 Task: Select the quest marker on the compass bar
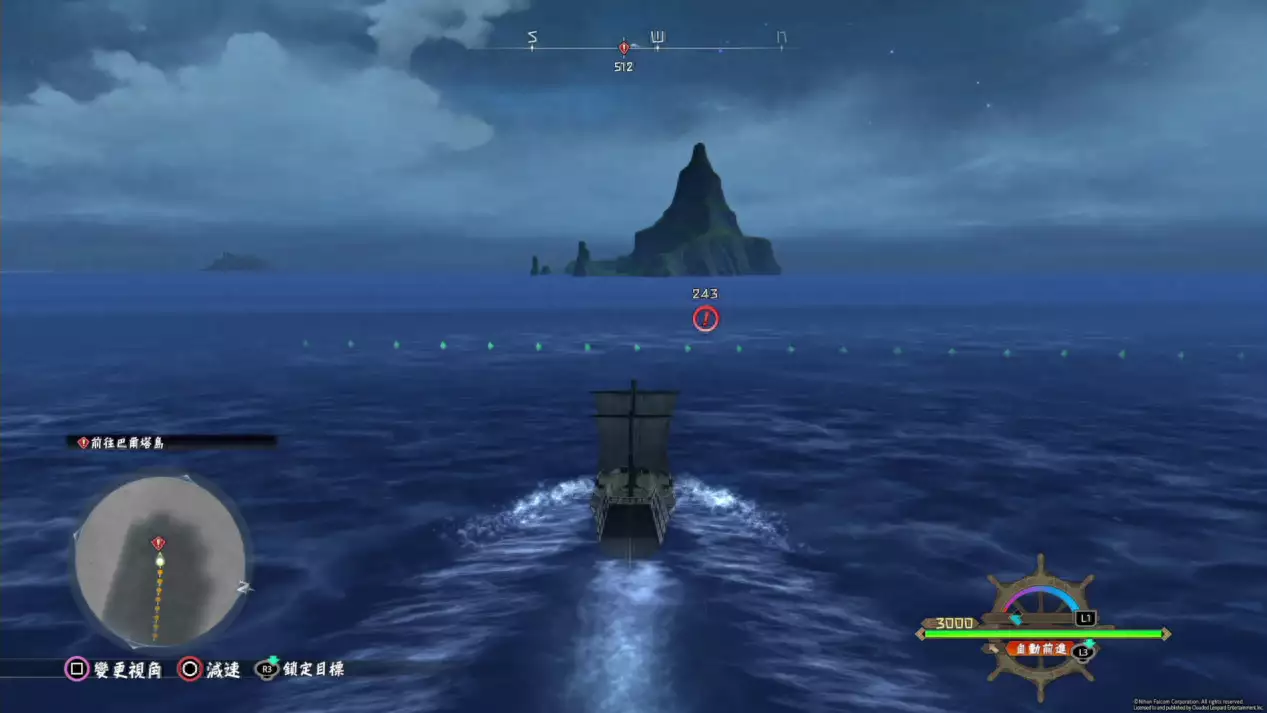(624, 47)
